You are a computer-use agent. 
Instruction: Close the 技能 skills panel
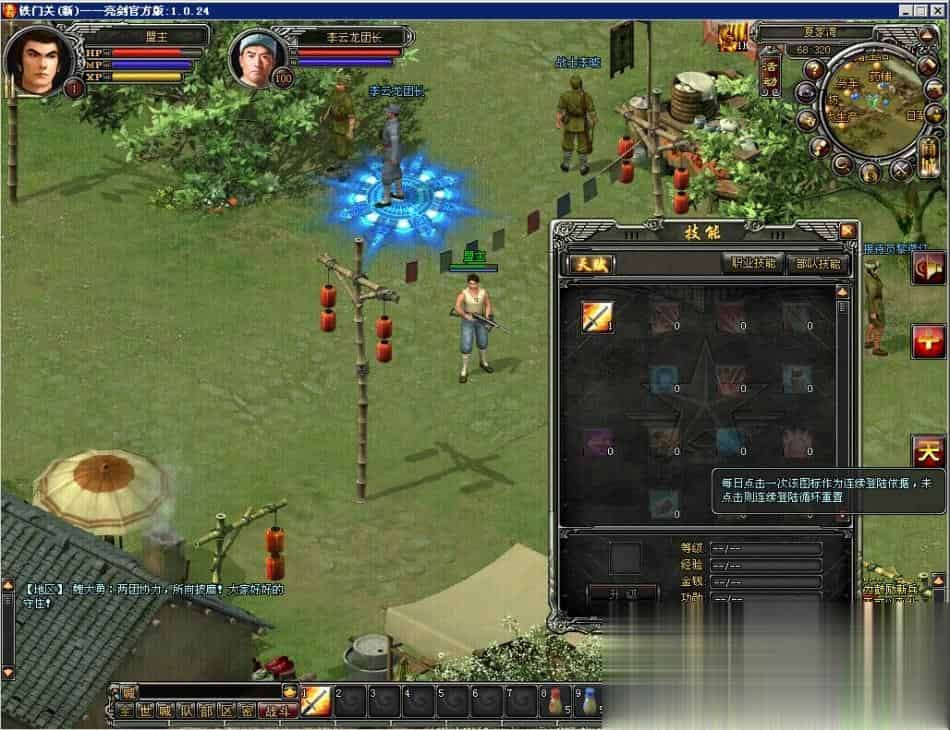point(847,231)
